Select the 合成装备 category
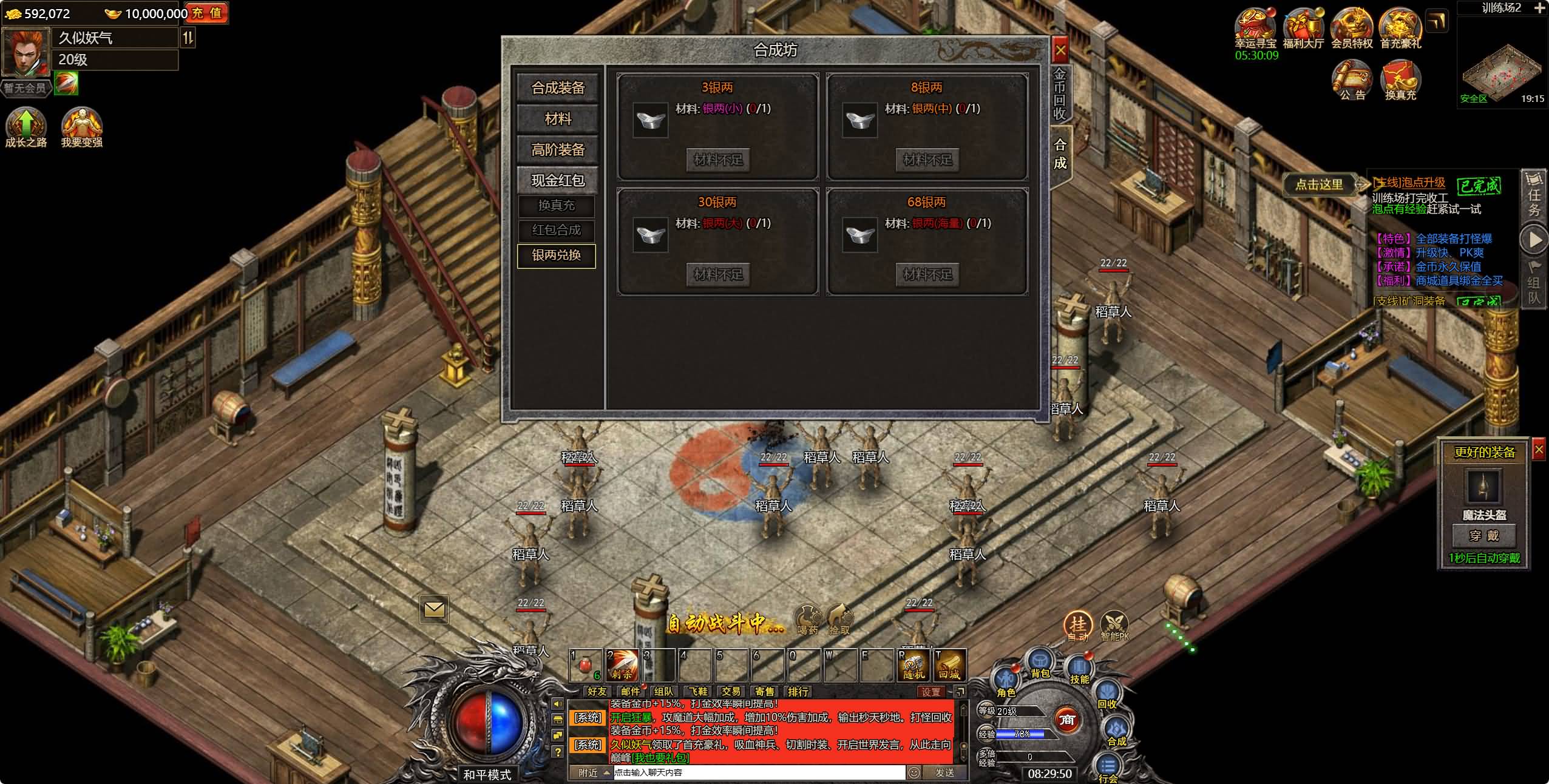The width and height of the screenshot is (1549, 784). (x=557, y=88)
